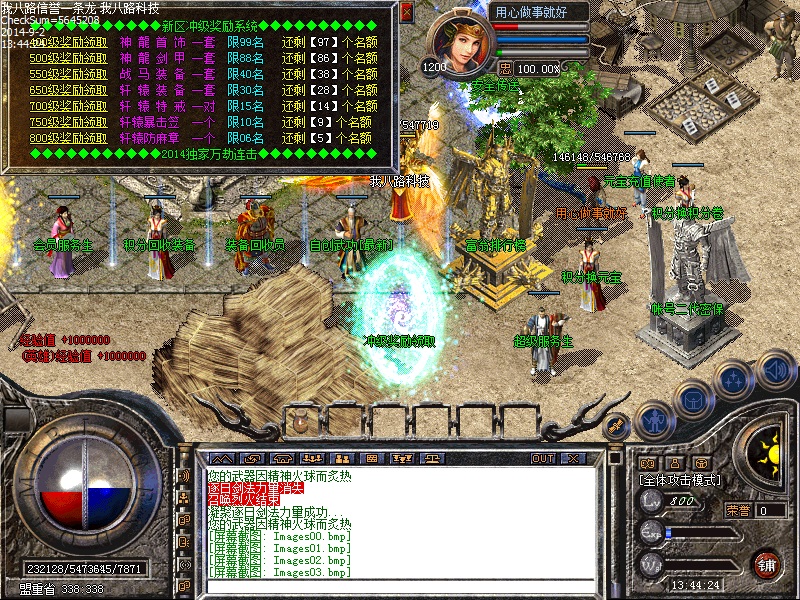Select the potion in the quick belt slot
The image size is (800, 600).
(x=300, y=422)
